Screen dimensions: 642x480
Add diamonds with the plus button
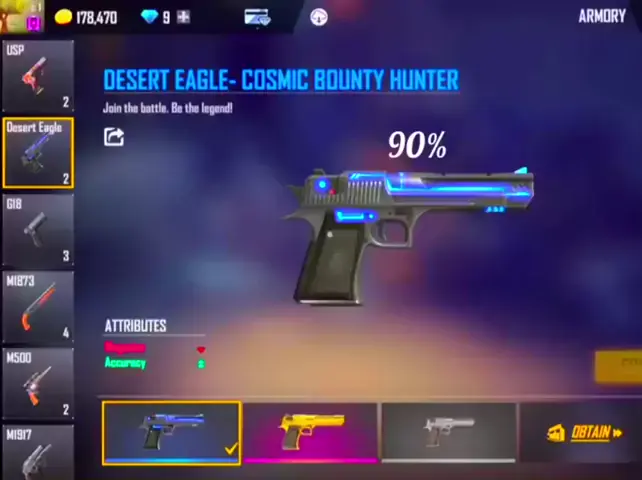183,17
